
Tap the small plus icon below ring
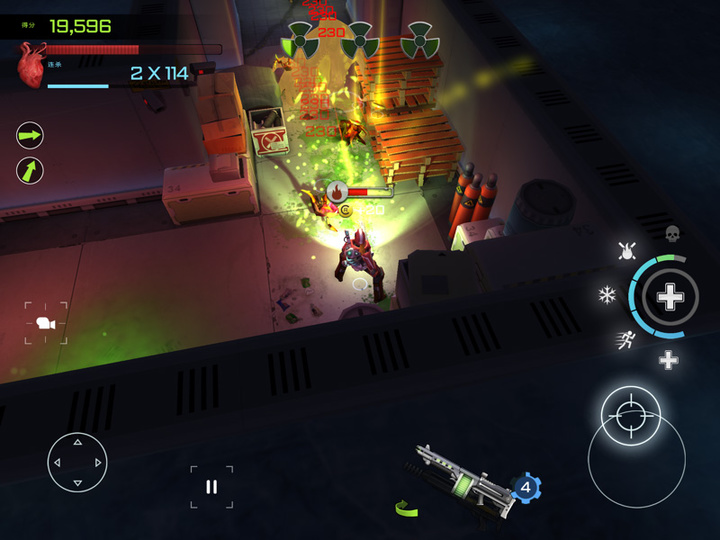point(668,360)
